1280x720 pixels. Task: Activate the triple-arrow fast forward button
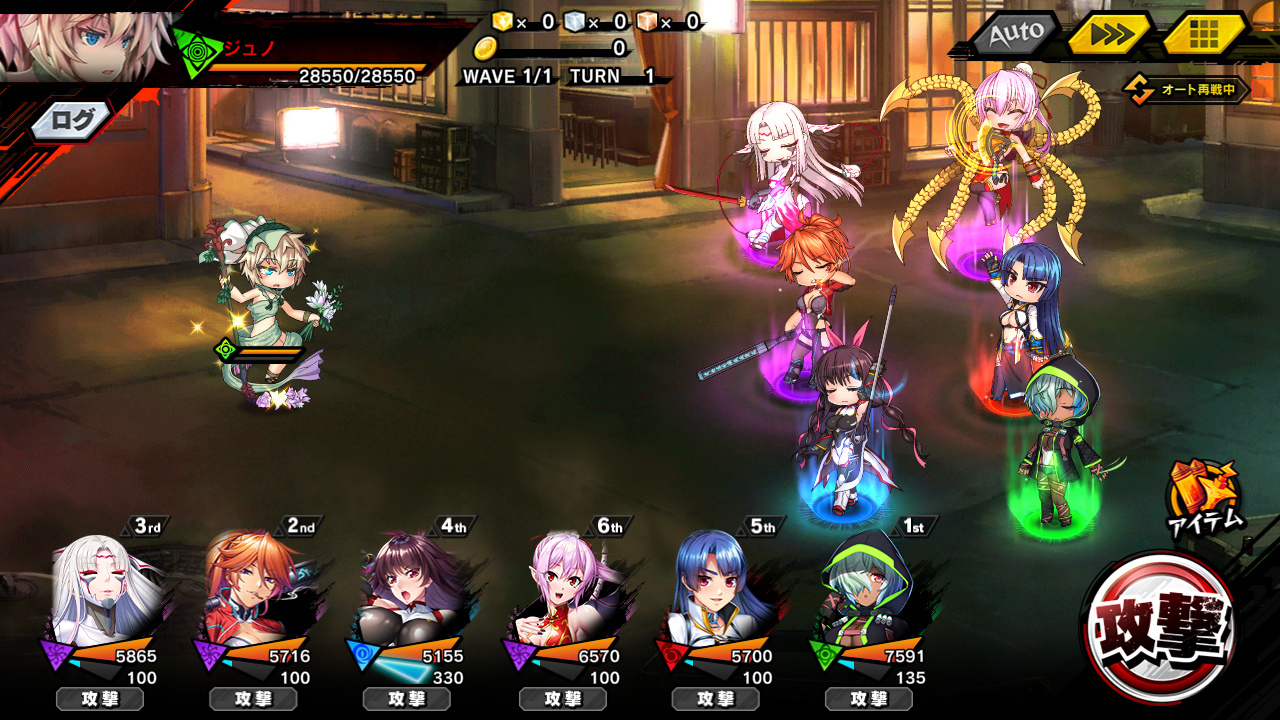click(1110, 34)
